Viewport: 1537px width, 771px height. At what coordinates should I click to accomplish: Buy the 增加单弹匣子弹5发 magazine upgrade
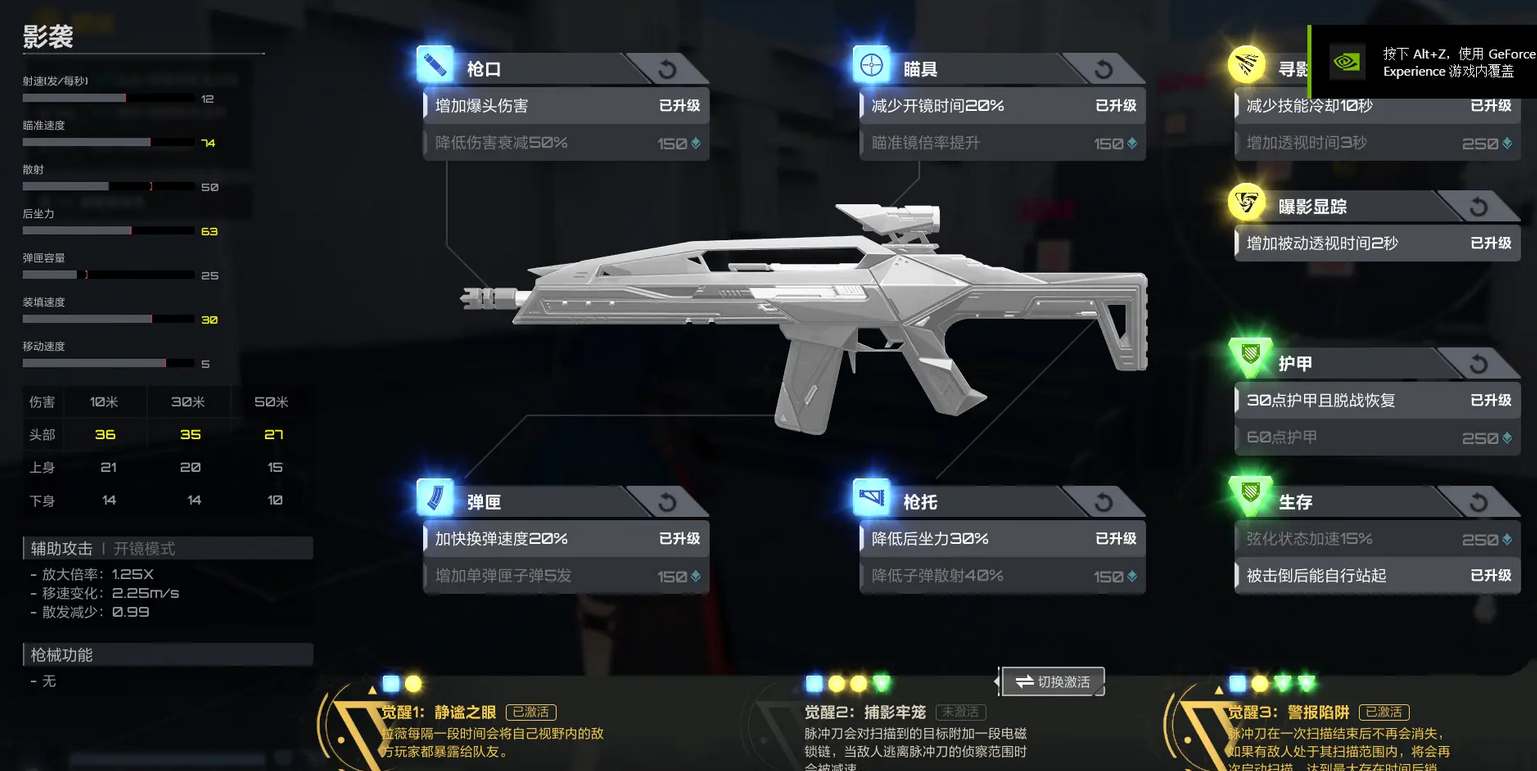tap(566, 576)
